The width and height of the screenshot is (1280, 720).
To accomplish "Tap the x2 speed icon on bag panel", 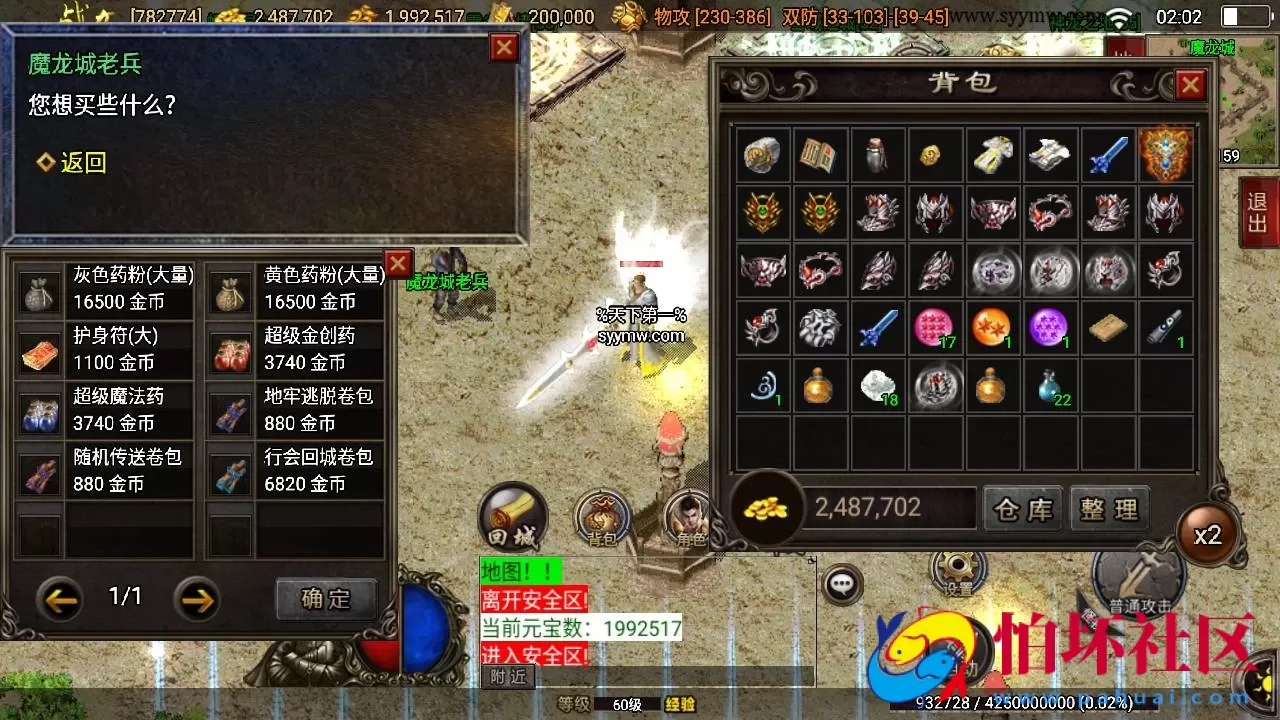I will (x=1208, y=535).
